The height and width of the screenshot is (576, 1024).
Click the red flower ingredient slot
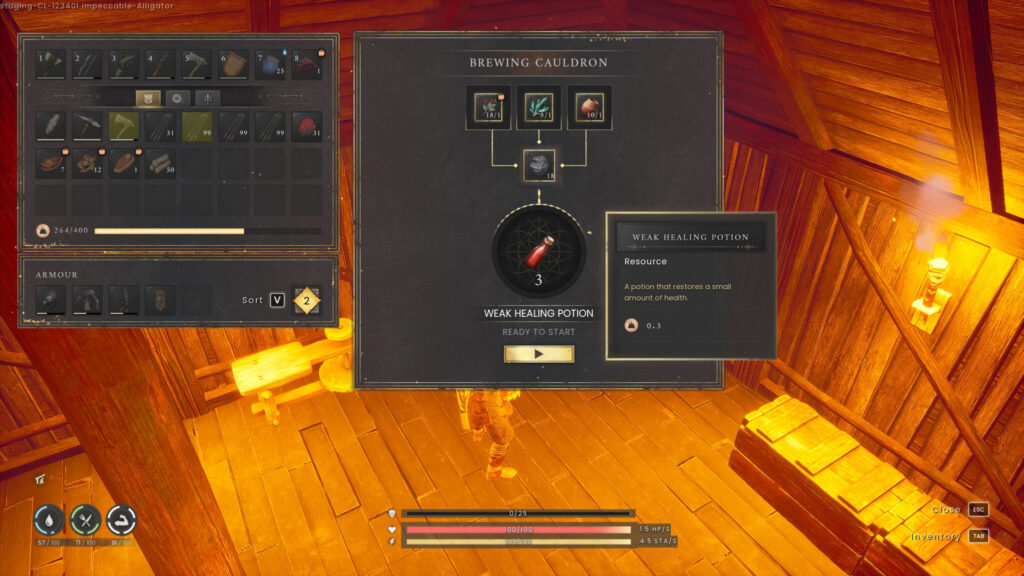click(x=488, y=108)
